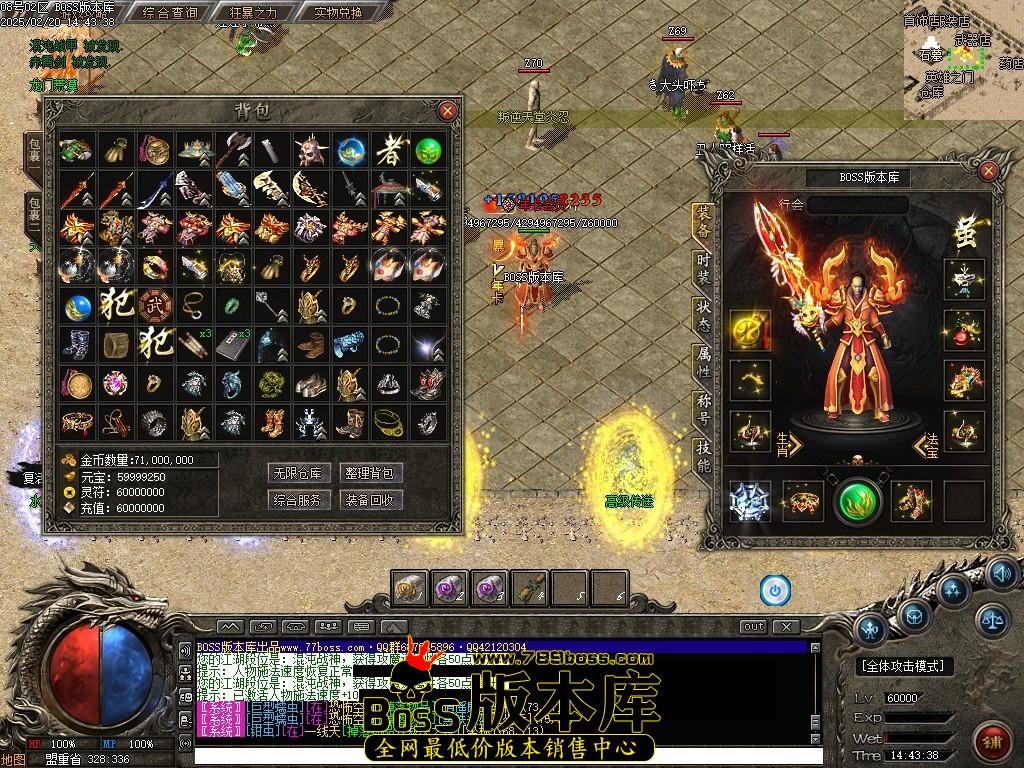Viewport: 1024px width, 768px height.
Task: Close the character equipment panel
Action: tap(988, 171)
